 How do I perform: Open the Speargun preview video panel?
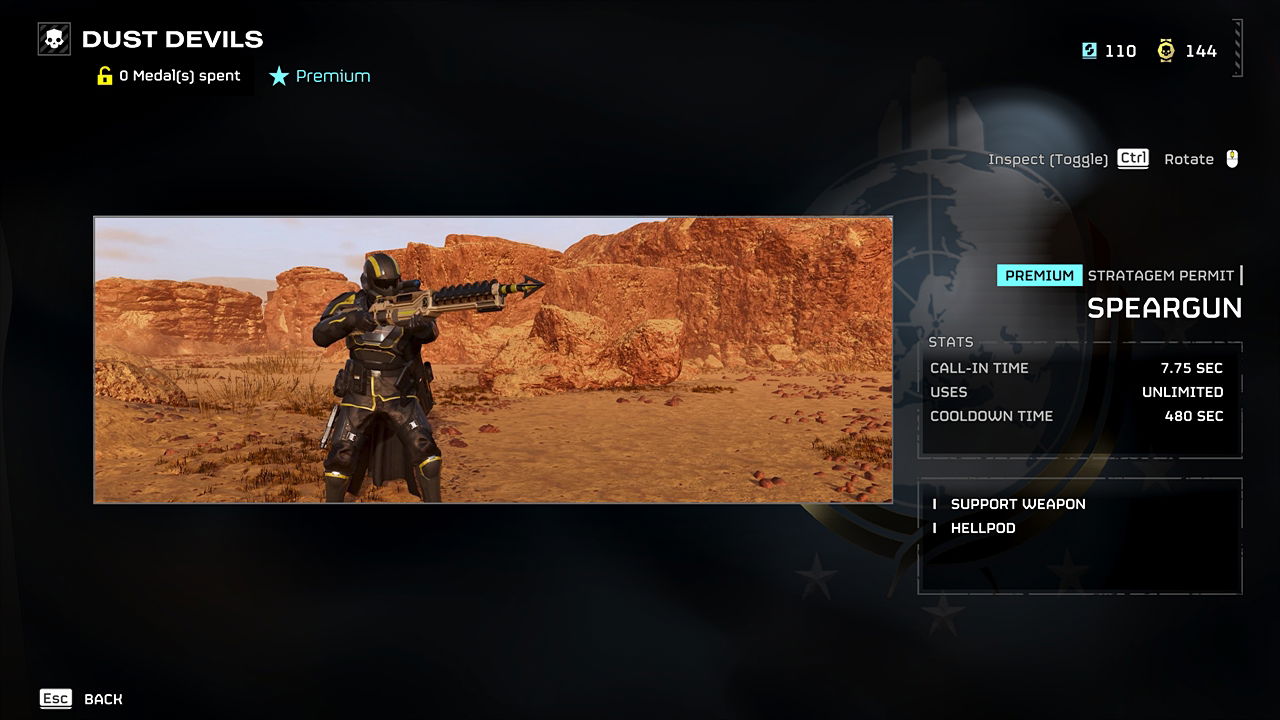(x=493, y=359)
